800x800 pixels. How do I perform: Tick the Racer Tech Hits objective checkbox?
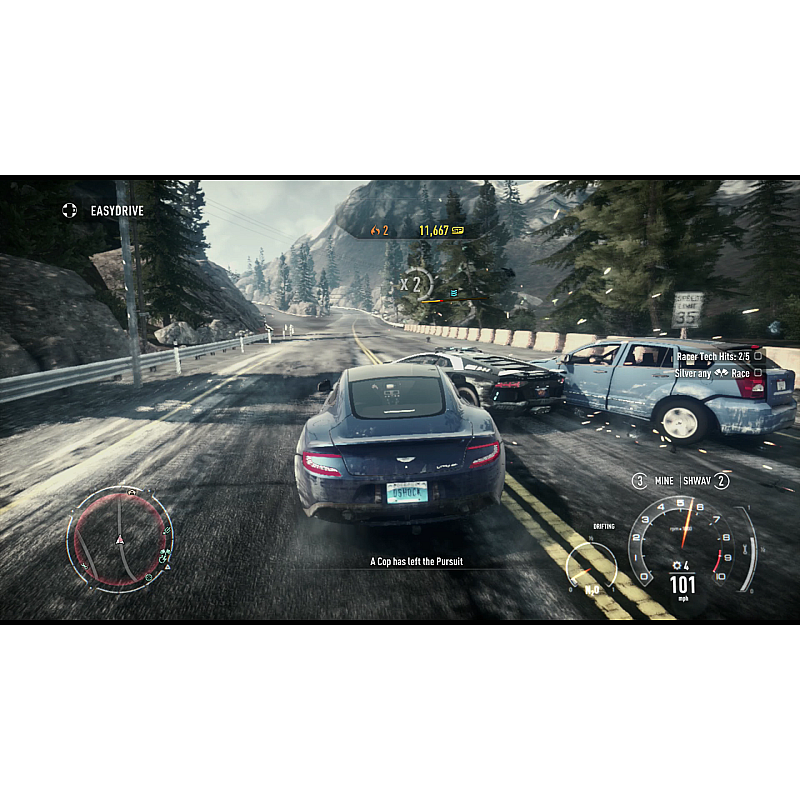pos(757,356)
